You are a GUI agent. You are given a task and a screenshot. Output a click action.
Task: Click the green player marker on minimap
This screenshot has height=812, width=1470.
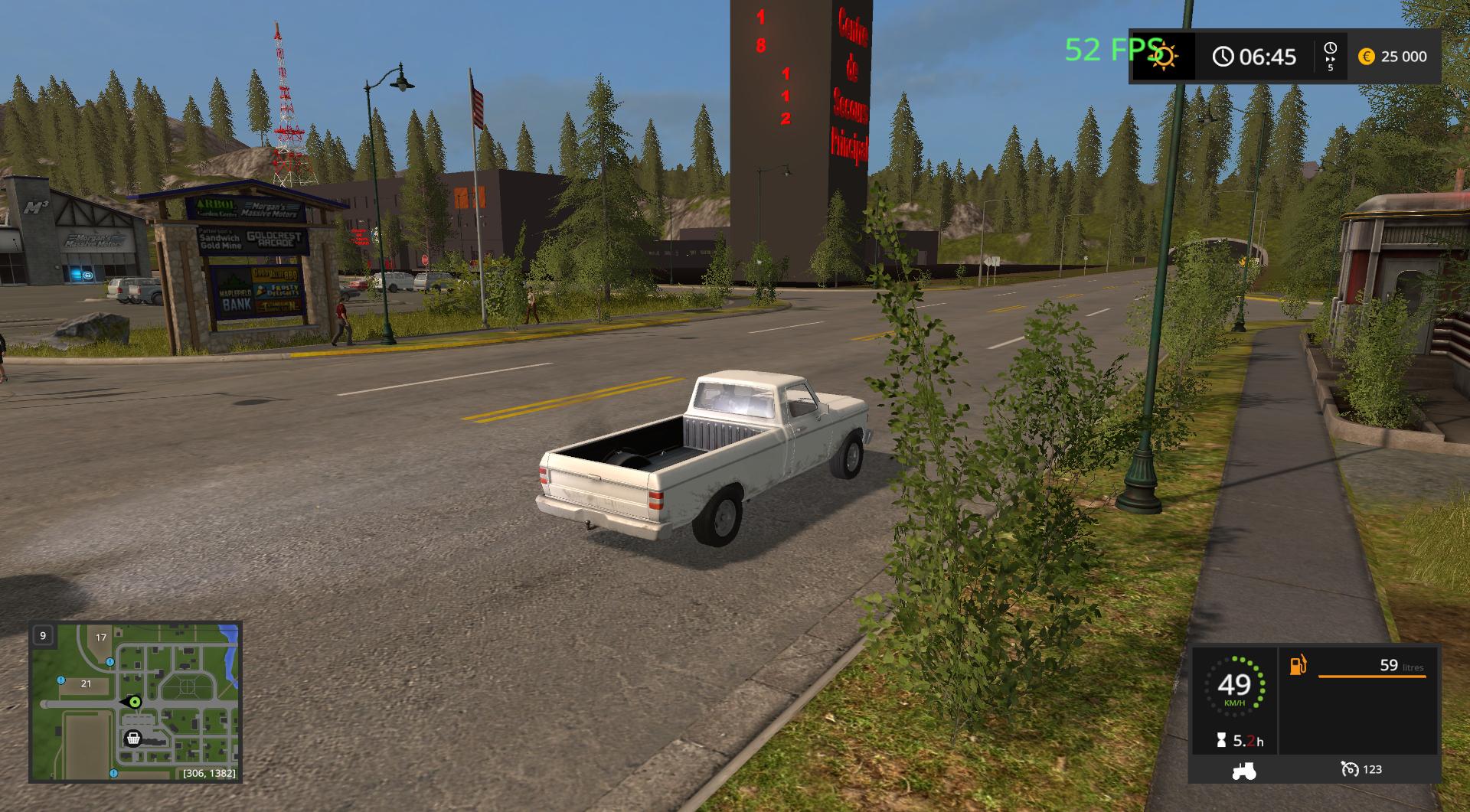(136, 702)
